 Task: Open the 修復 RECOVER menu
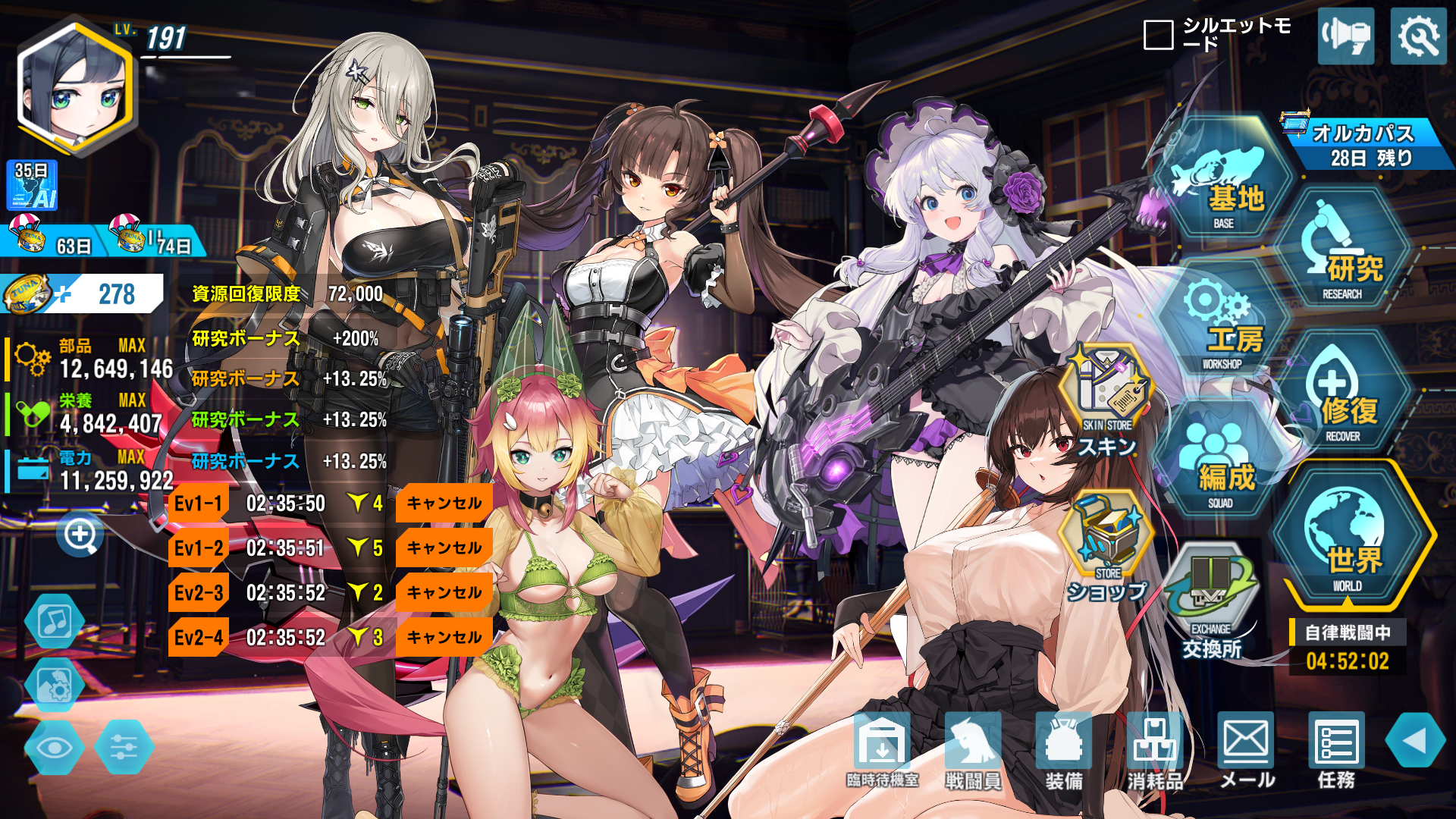tap(1343, 396)
